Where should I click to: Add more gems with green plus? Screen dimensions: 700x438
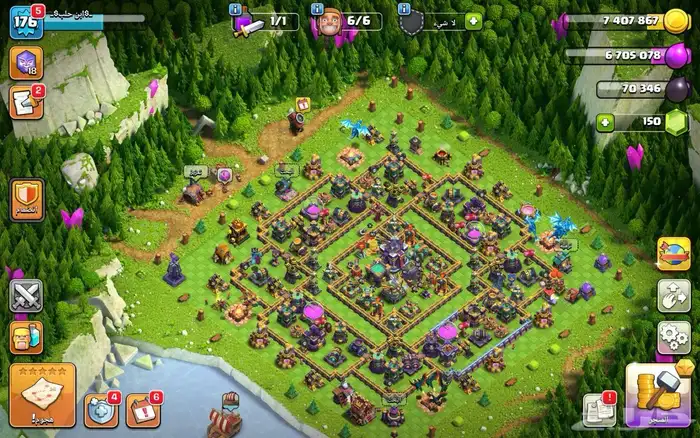tap(606, 122)
